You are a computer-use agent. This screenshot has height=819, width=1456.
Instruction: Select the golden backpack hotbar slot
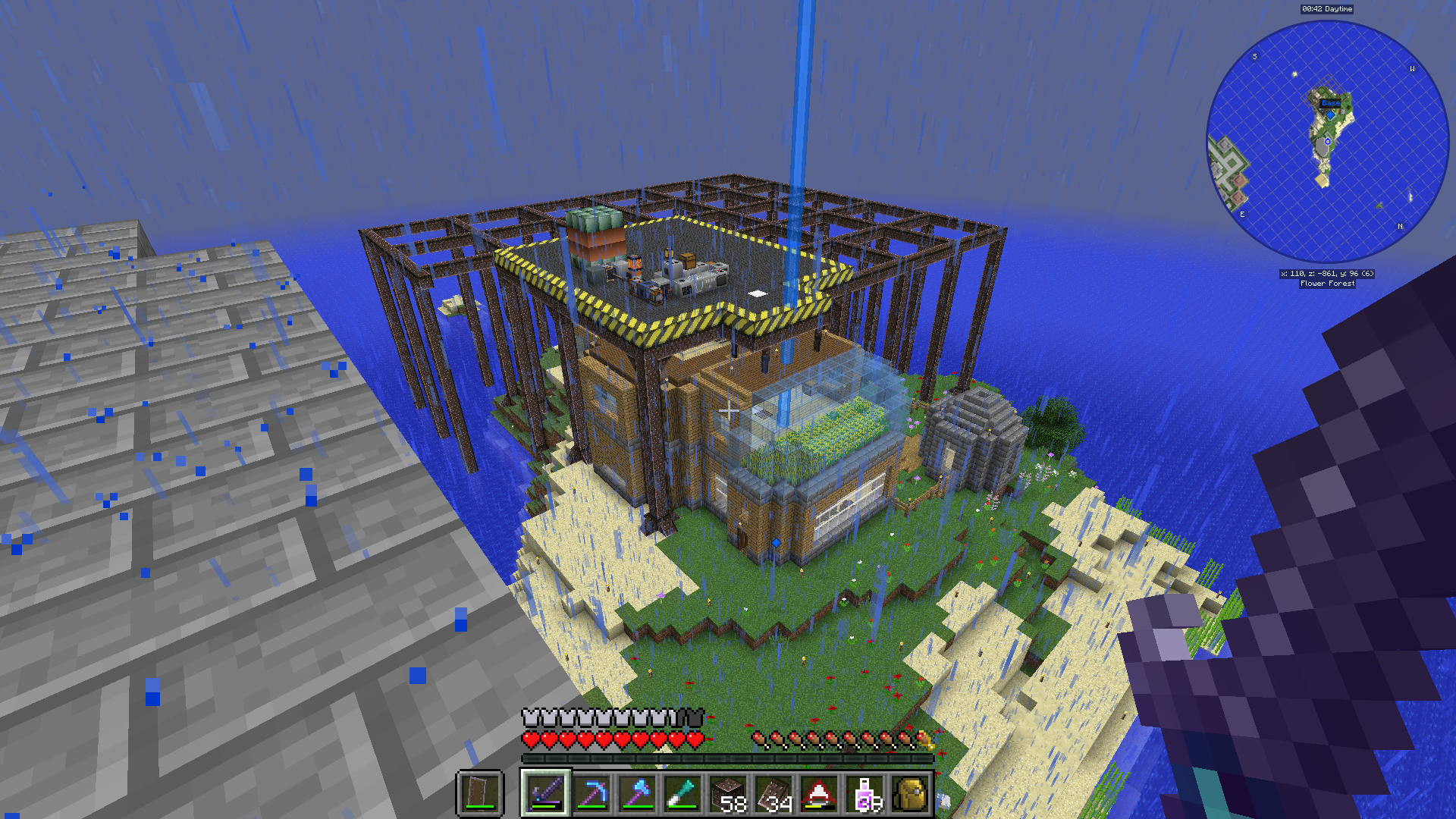[x=910, y=793]
